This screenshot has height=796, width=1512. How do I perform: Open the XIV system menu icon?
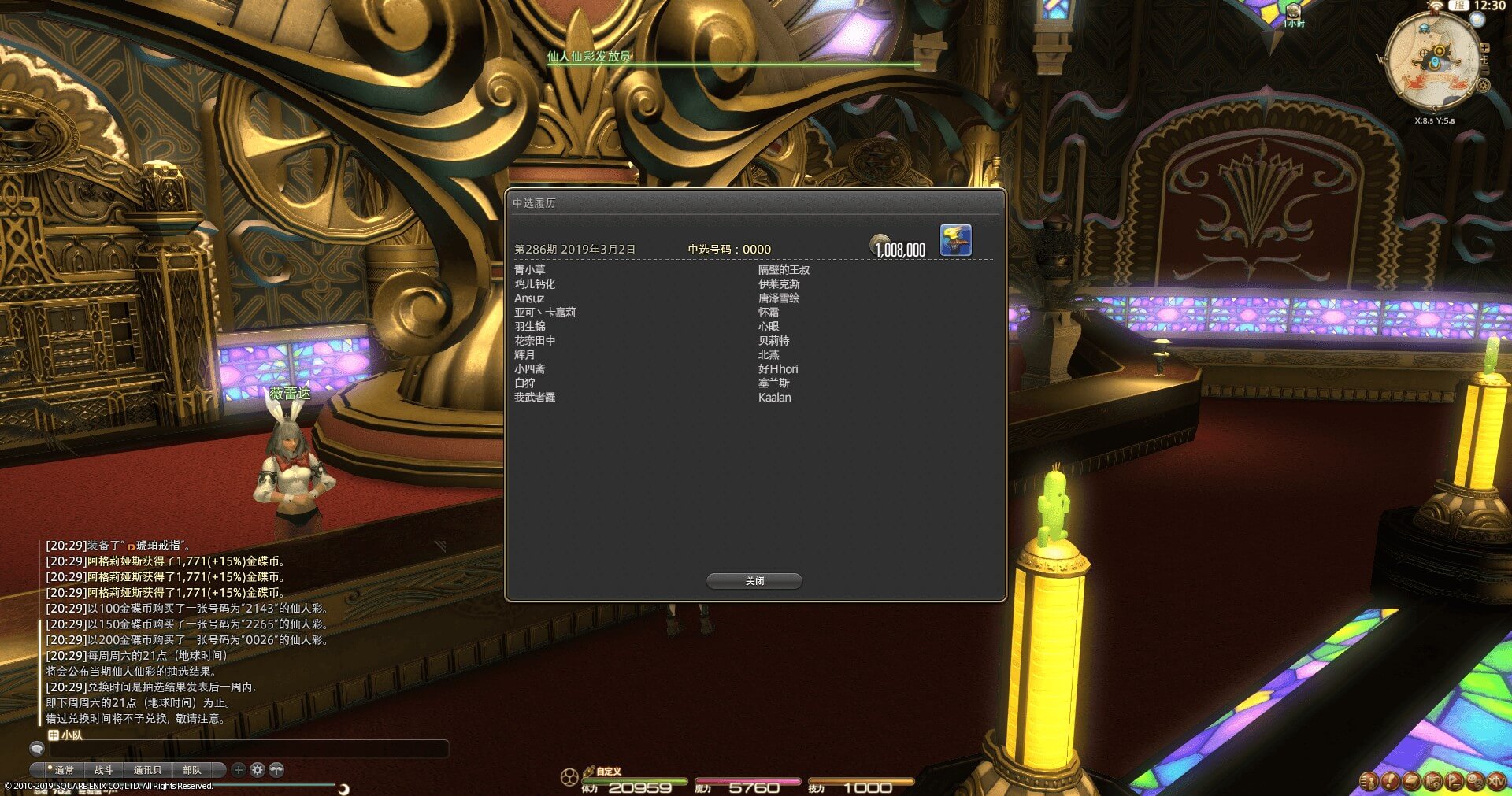coord(1495,781)
